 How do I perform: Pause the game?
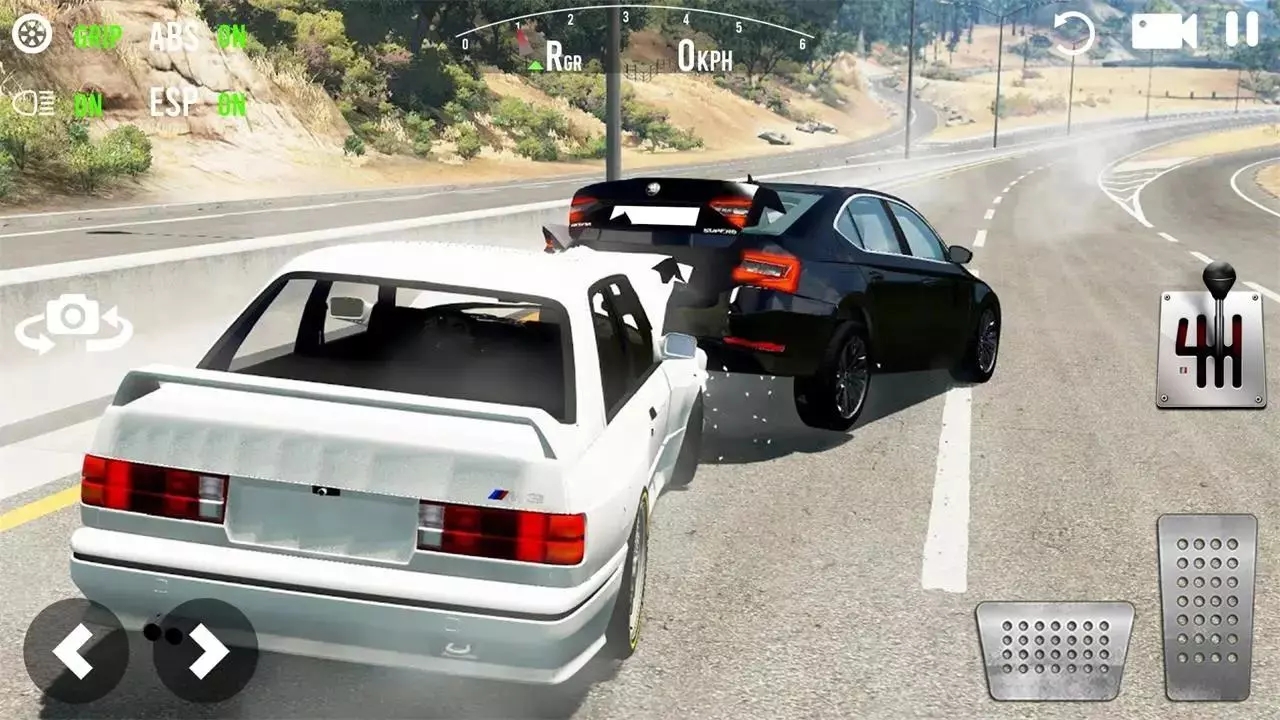point(1242,30)
